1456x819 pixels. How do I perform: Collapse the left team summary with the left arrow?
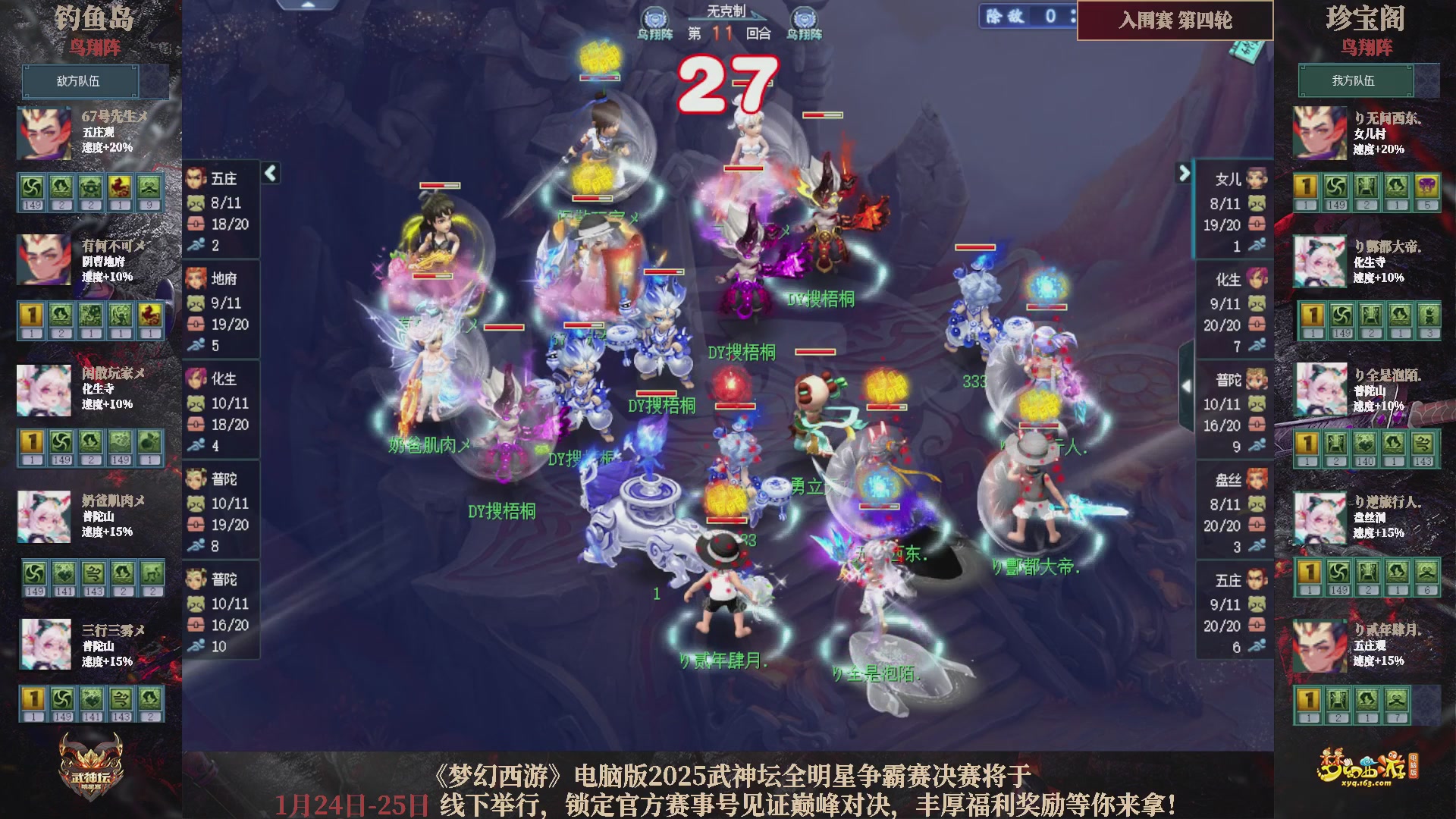[x=269, y=173]
